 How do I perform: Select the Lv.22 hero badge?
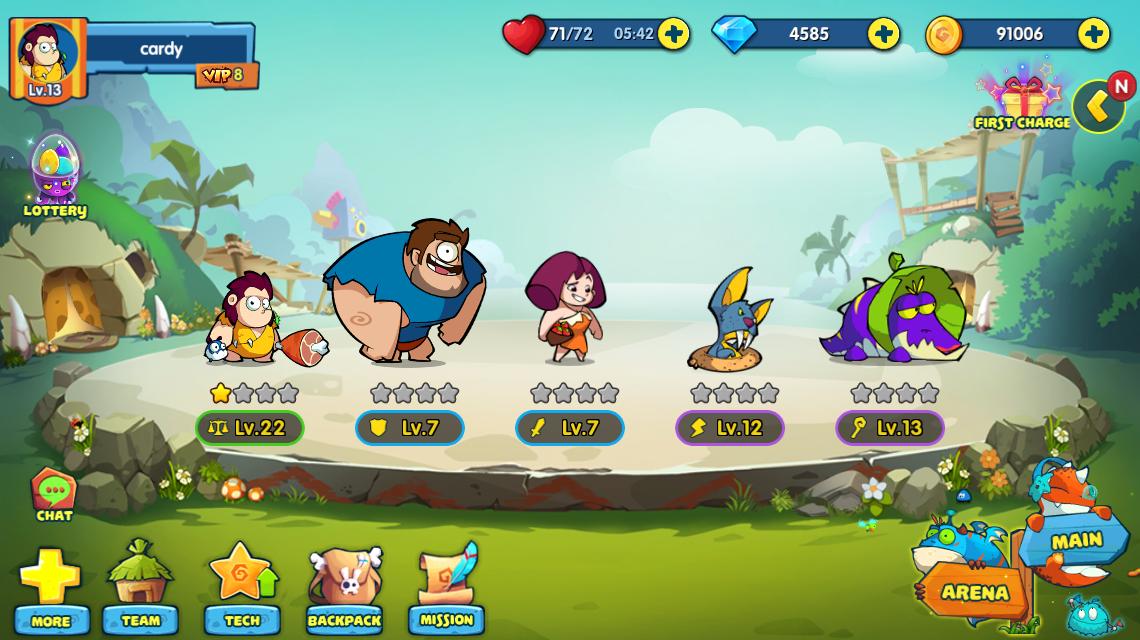tap(250, 428)
